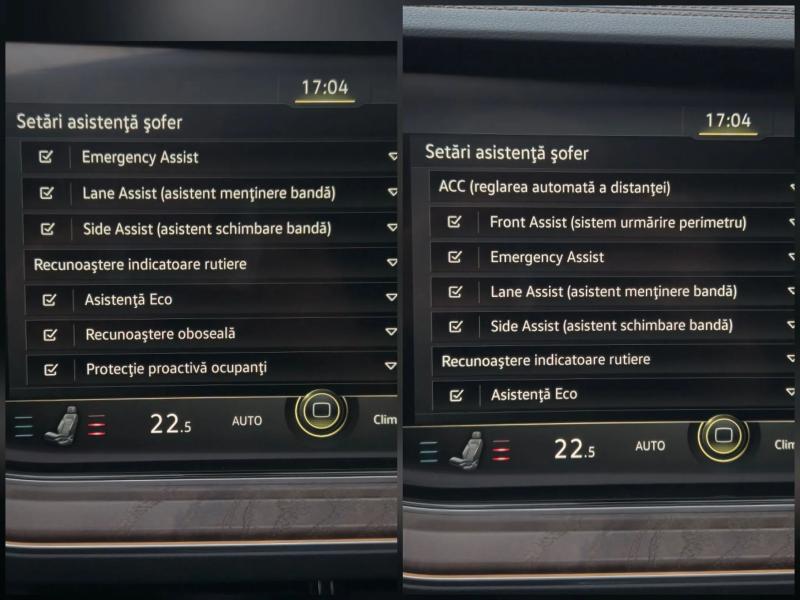Viewport: 800px width, 600px height.
Task: Toggle the Protecție proactivă ocupanți checkbox
Action: (x=49, y=369)
